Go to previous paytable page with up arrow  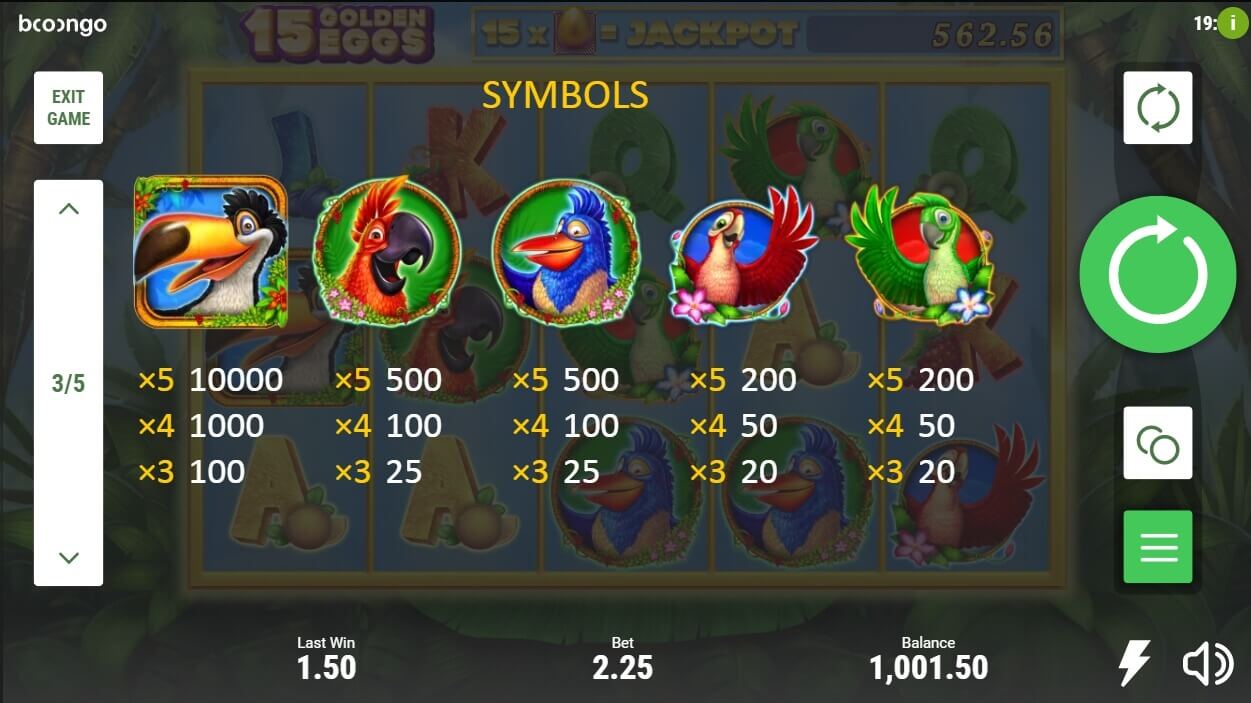(68, 209)
